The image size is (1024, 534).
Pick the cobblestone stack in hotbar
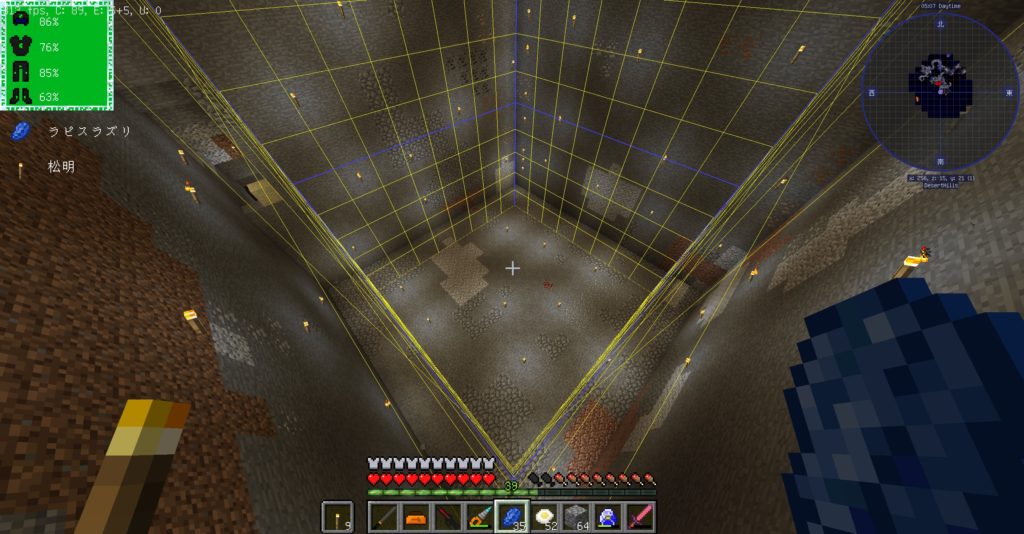pyautogui.click(x=576, y=517)
